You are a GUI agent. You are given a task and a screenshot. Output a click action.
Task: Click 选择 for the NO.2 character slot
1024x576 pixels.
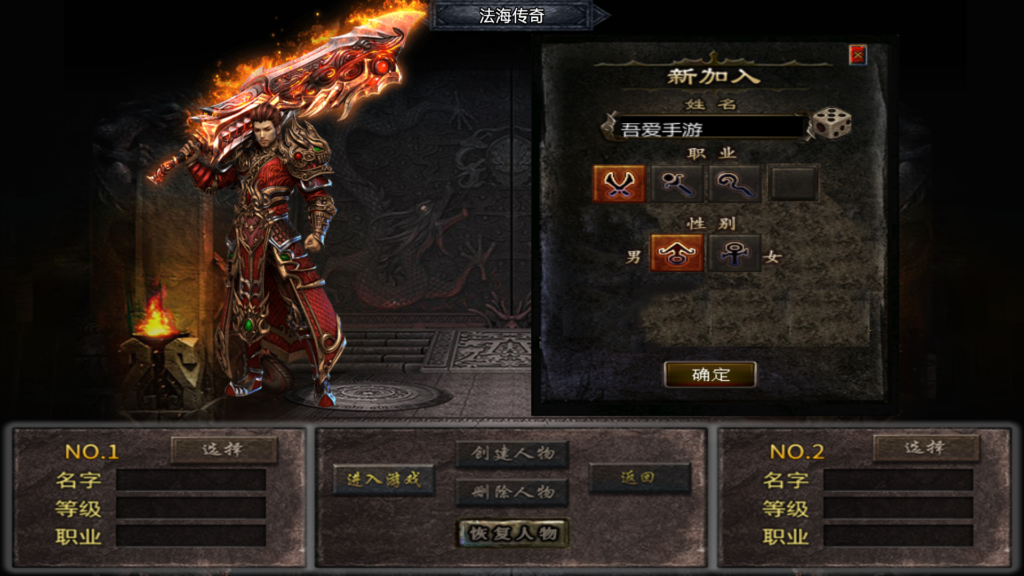[x=925, y=449]
